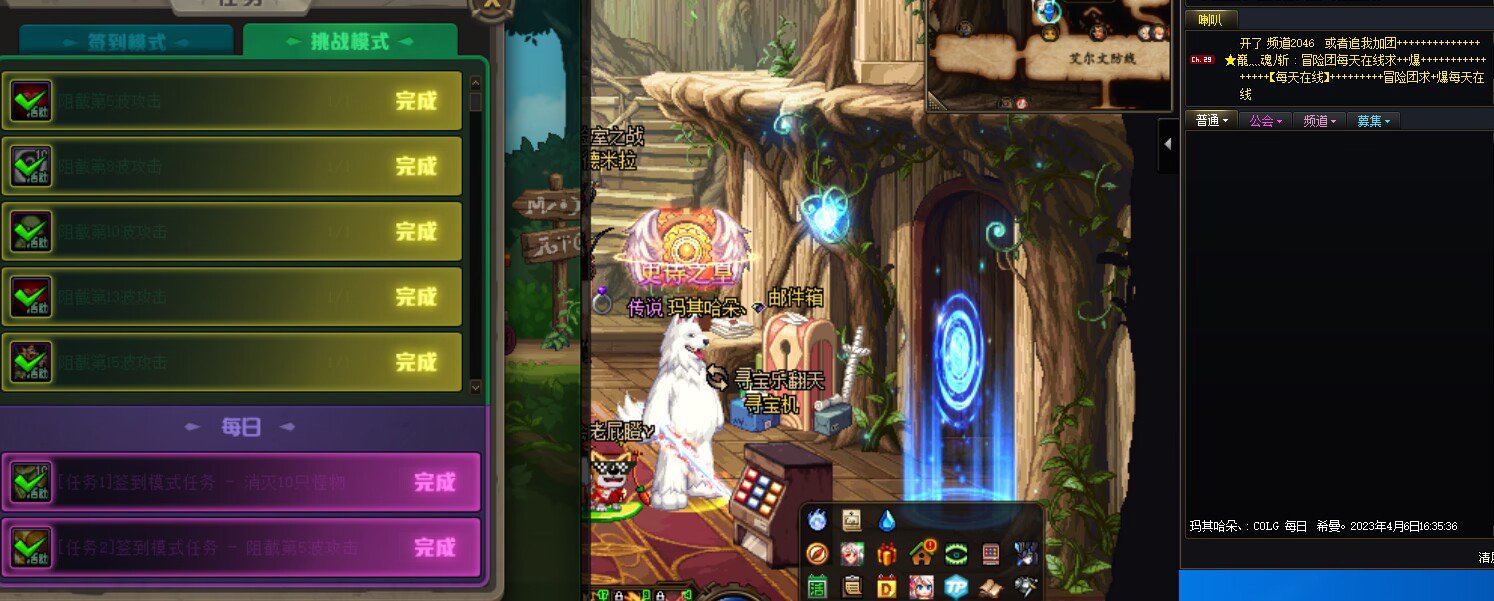Close the quest panel with the X button
The height and width of the screenshot is (601, 1494).
pos(491,5)
